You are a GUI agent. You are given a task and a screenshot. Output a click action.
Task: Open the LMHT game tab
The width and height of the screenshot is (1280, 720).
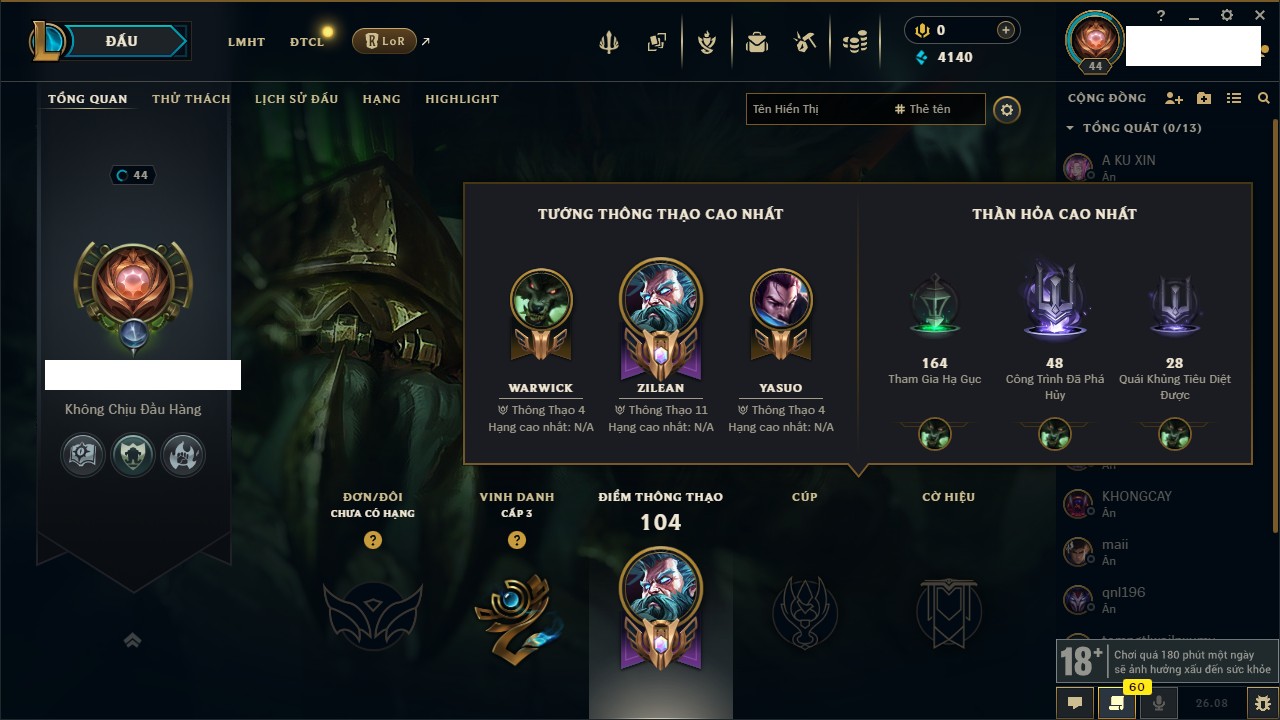pos(246,42)
